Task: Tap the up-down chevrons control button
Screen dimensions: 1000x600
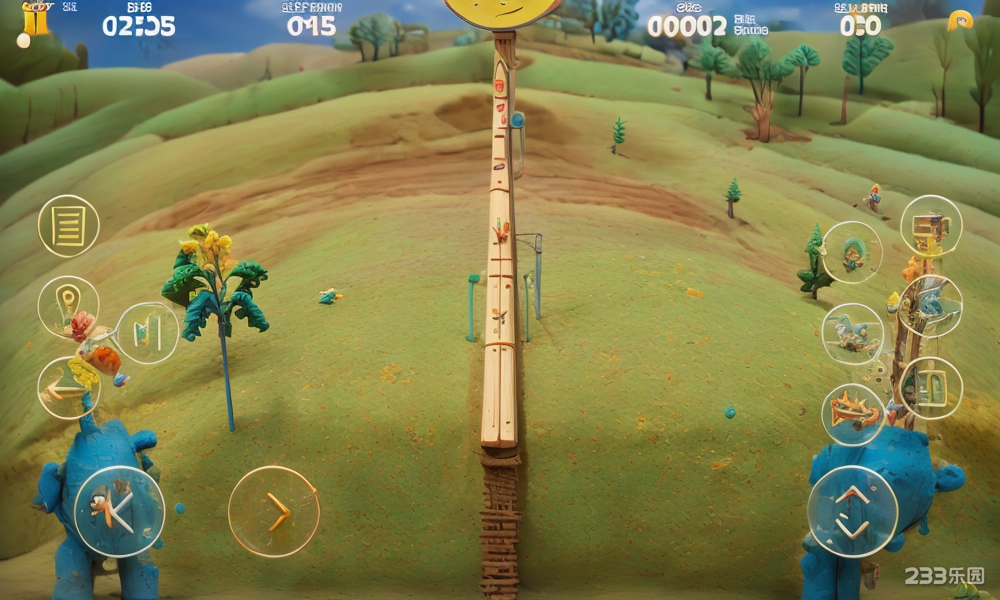Action: click(x=852, y=511)
